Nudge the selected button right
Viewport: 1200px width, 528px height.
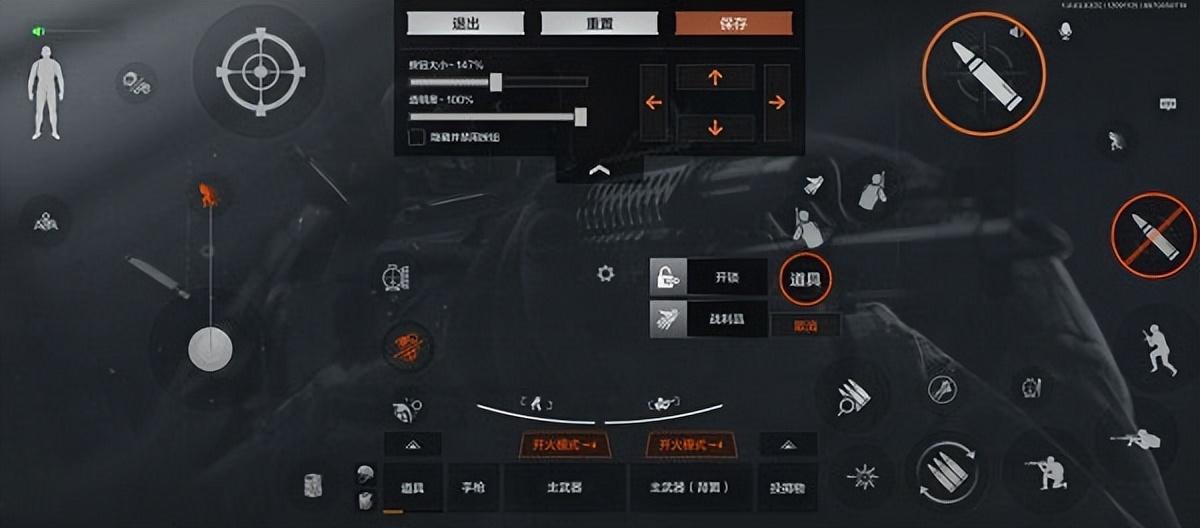pos(777,102)
